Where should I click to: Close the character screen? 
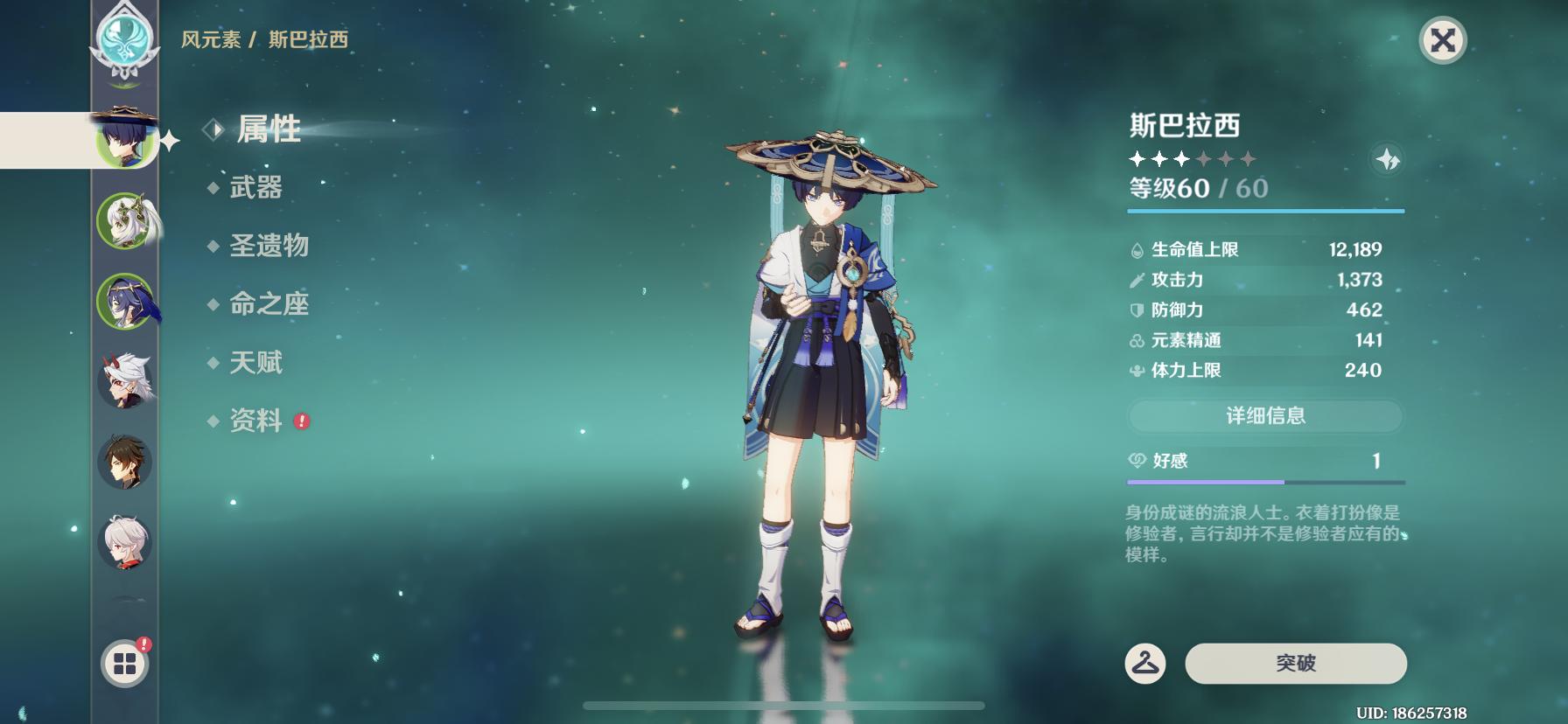click(1442, 40)
